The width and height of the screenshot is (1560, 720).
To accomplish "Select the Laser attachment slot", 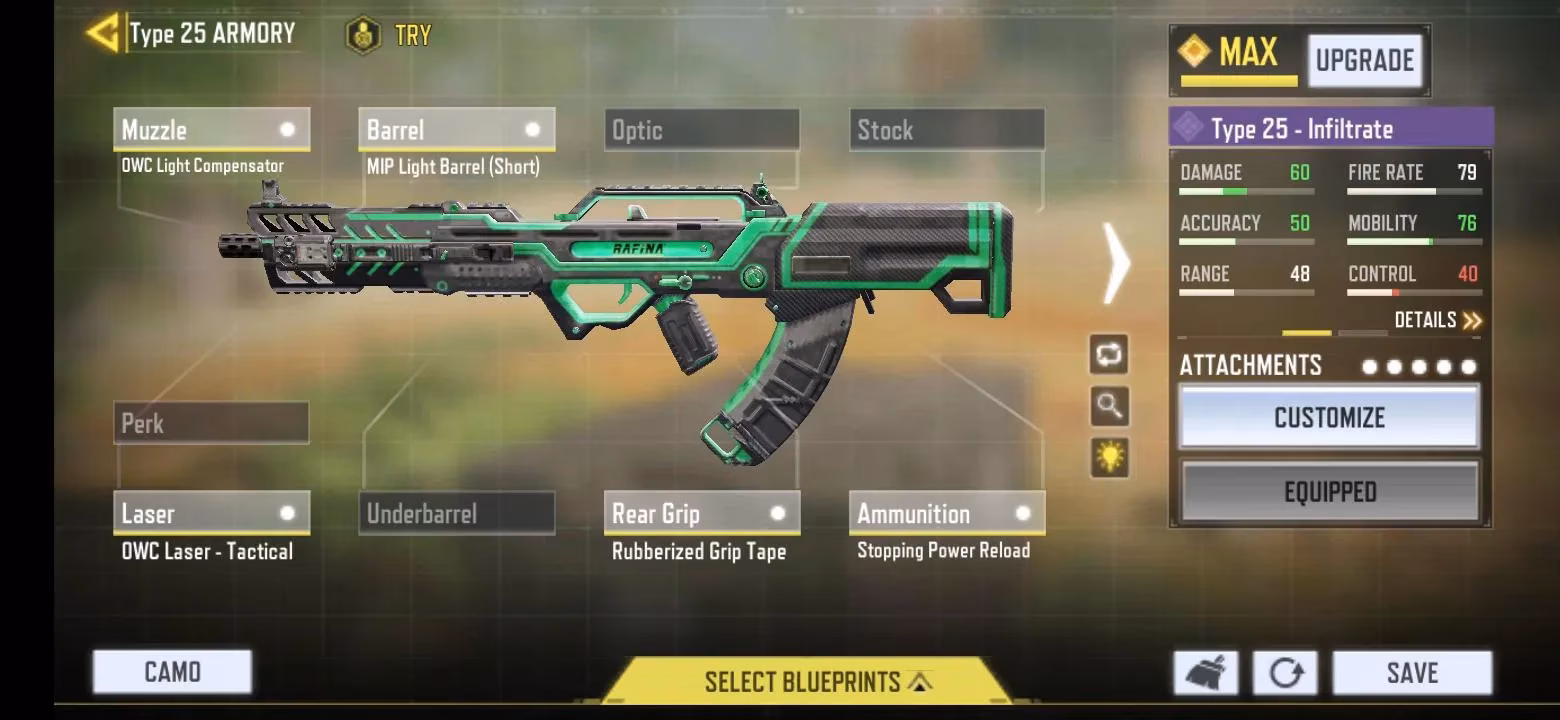I will pyautogui.click(x=210, y=513).
